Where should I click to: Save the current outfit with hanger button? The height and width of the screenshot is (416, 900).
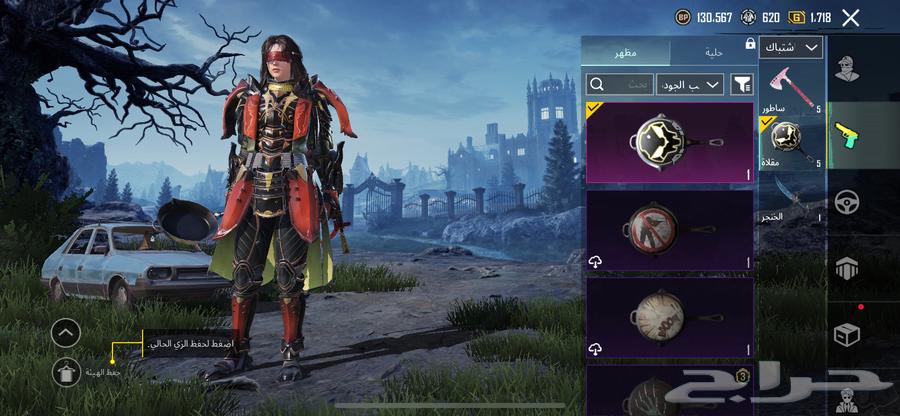(66, 371)
